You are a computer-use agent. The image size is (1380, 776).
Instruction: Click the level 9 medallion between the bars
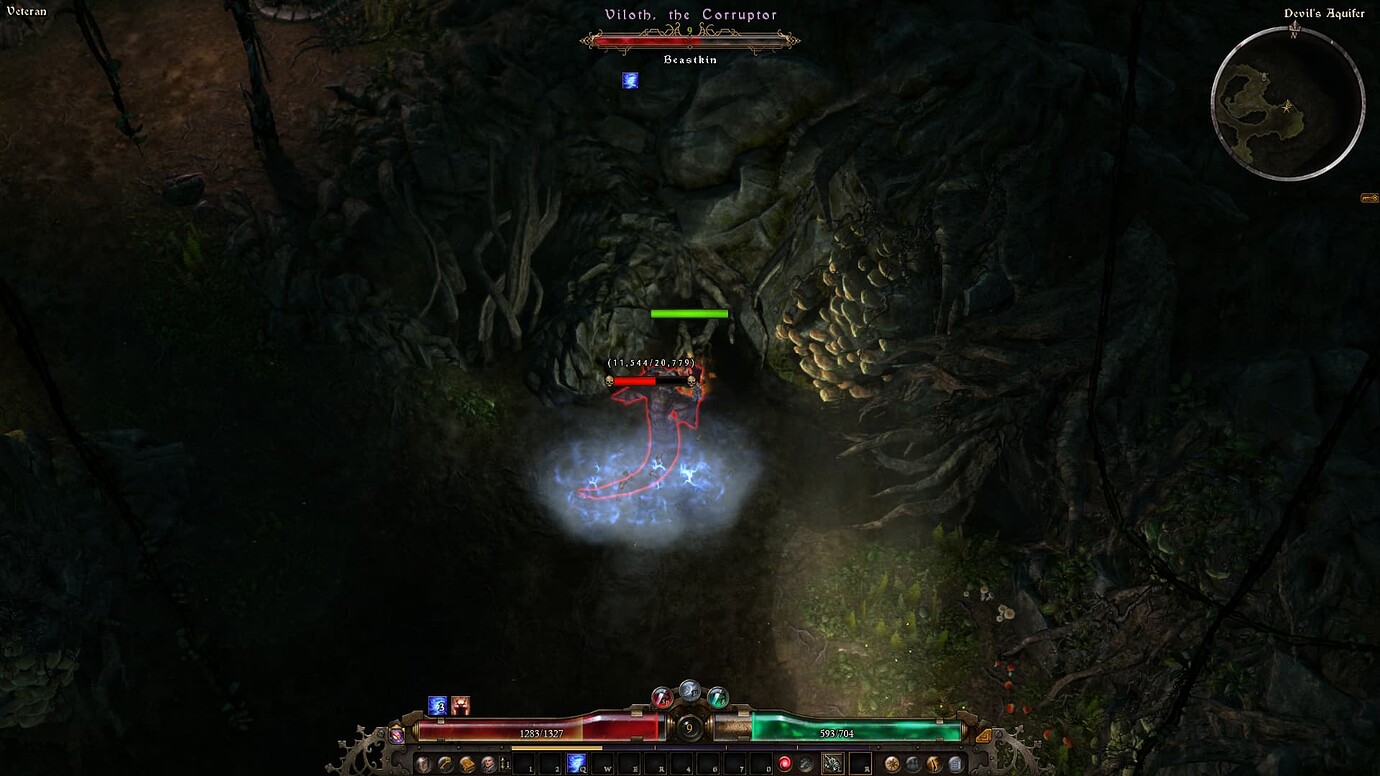point(689,728)
